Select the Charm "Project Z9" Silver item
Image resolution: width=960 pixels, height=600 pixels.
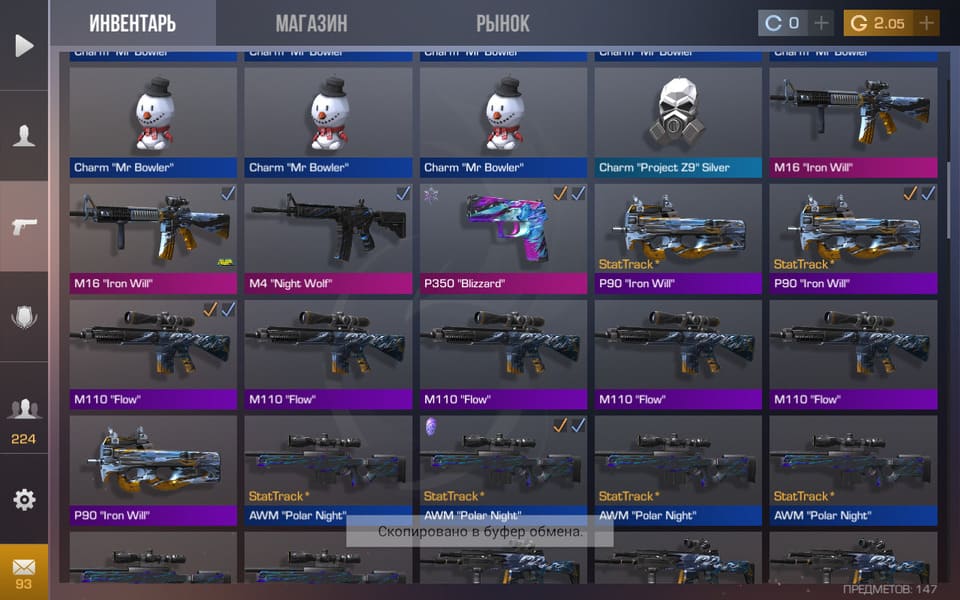pos(678,122)
